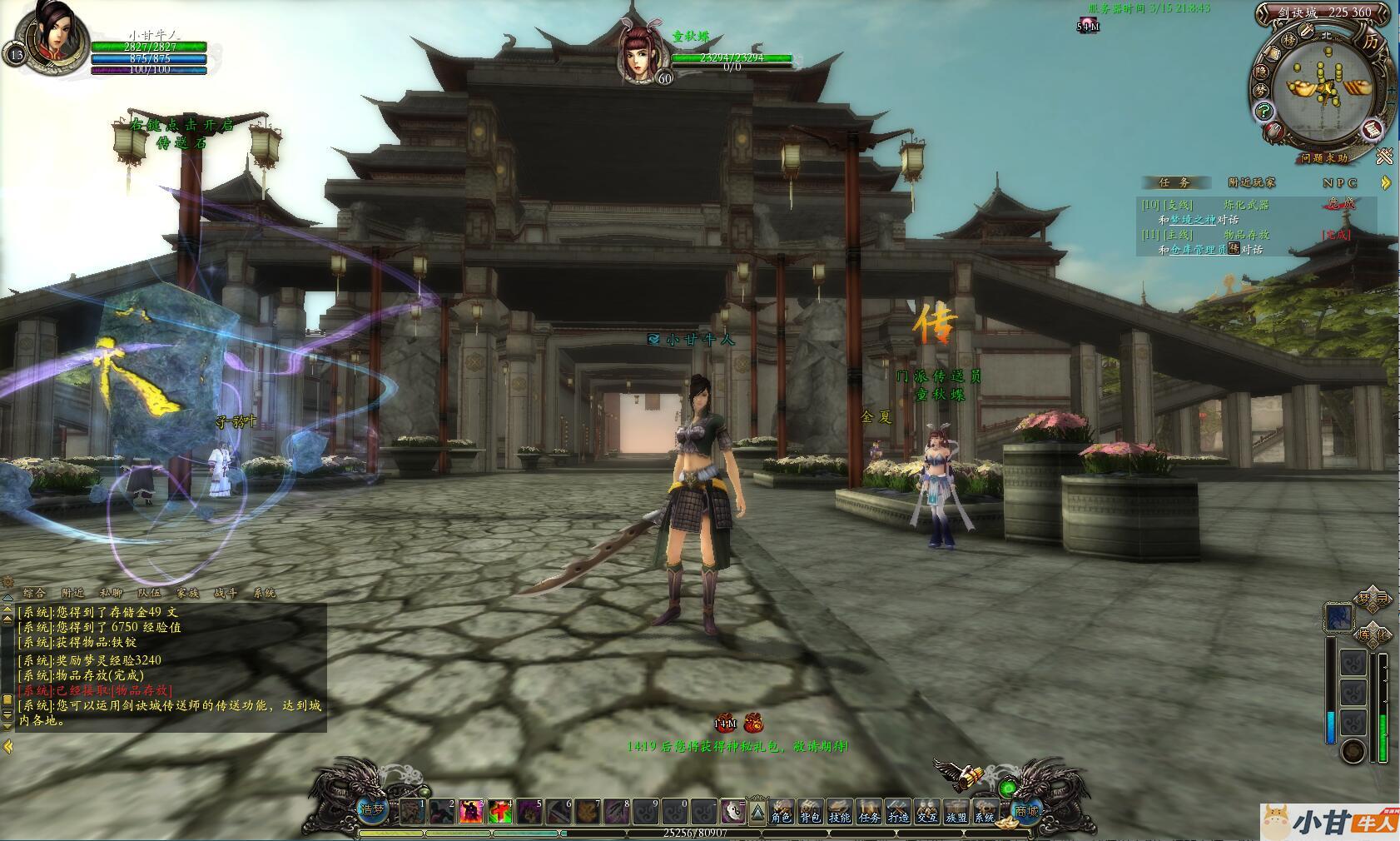Switch to the 附近玩家 nearby players tab
Image resolution: width=1400 pixels, height=841 pixels.
point(1251,182)
